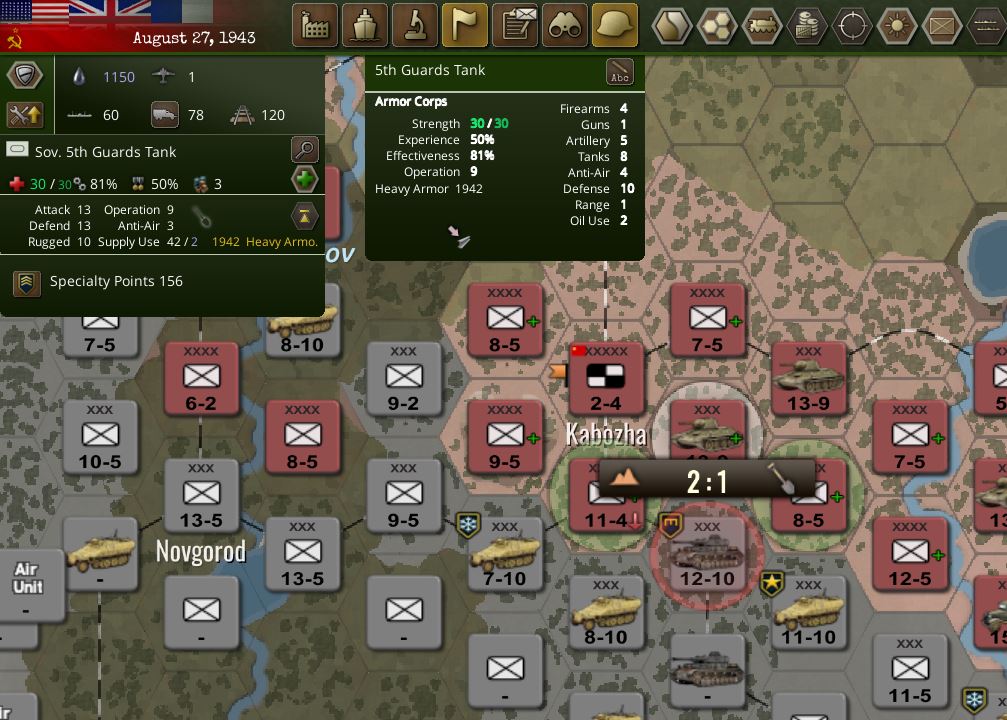Toggle the helmet units panel
Viewport: 1007px width, 720px height.
(615, 26)
